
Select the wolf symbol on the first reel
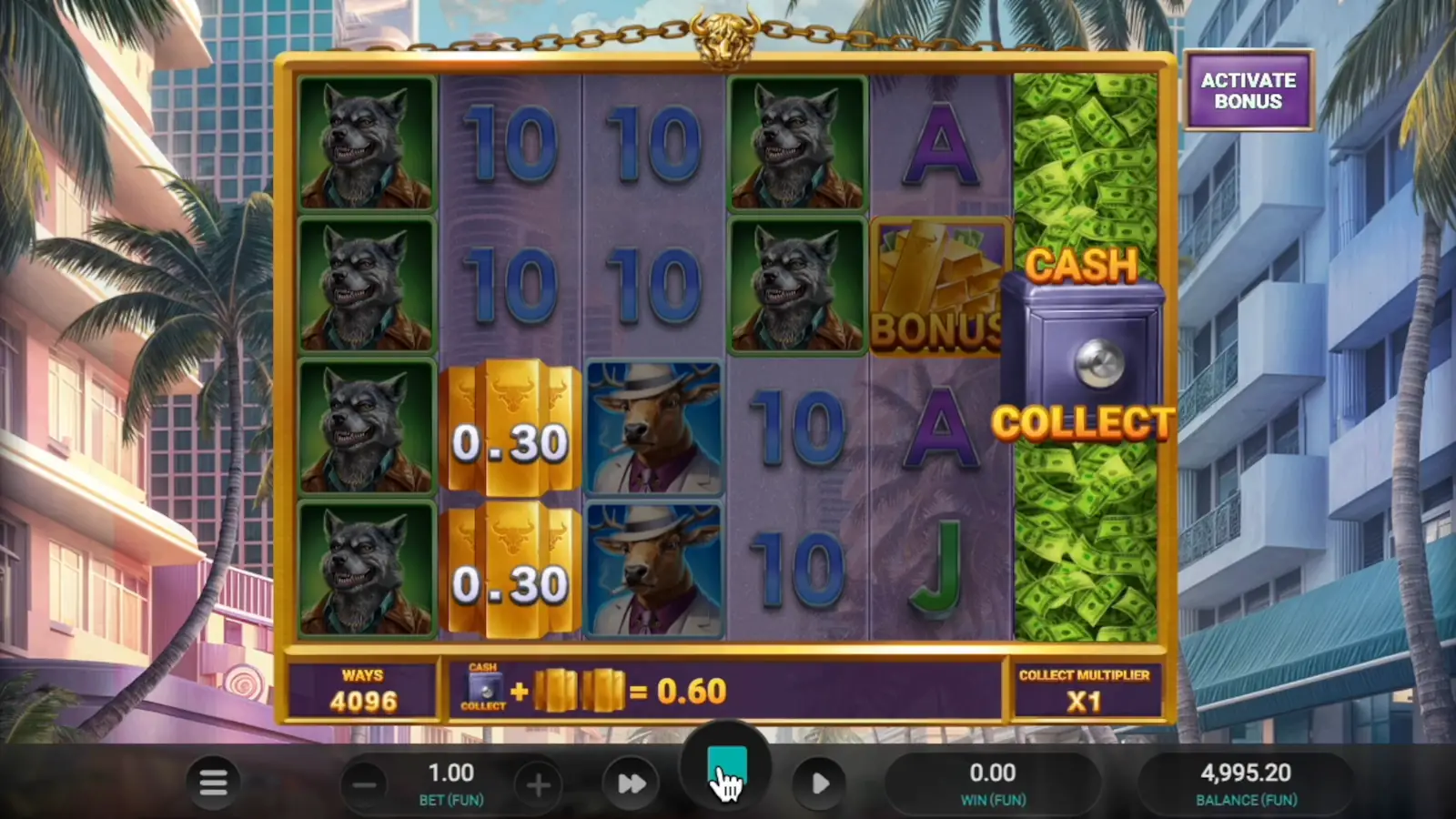(x=366, y=146)
